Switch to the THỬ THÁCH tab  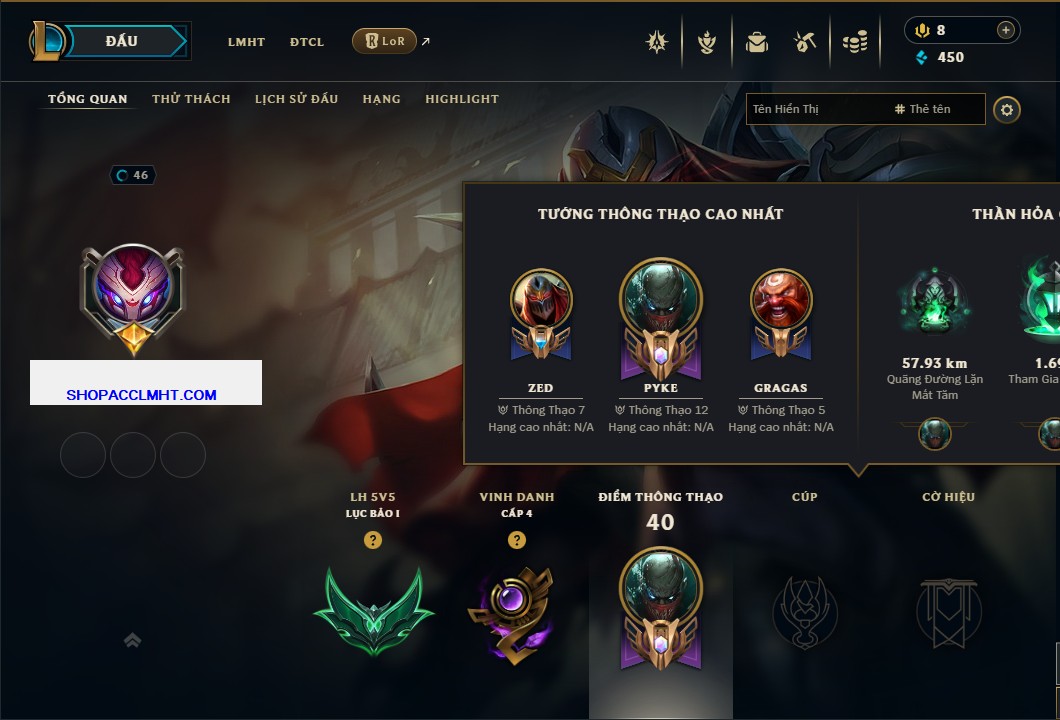(191, 99)
